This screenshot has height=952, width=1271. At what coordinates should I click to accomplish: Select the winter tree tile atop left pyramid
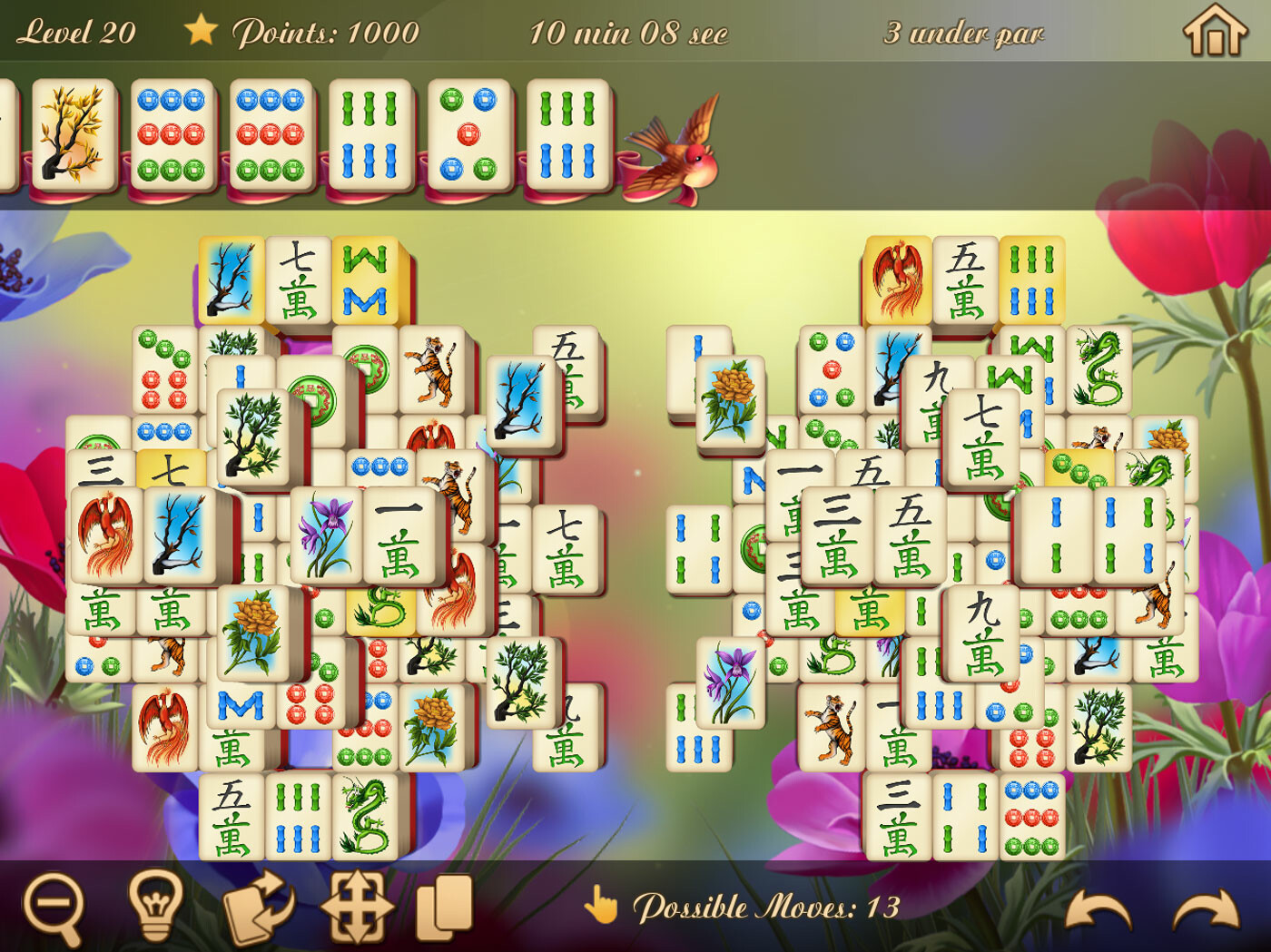(230, 277)
